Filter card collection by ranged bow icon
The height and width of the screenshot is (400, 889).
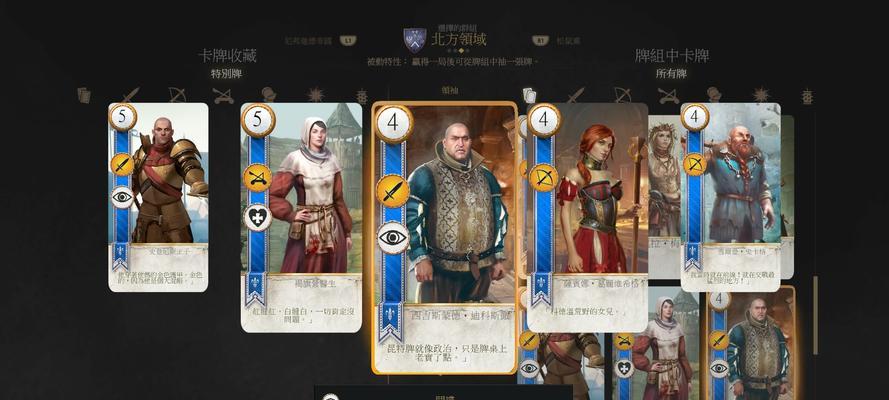(x=177, y=95)
